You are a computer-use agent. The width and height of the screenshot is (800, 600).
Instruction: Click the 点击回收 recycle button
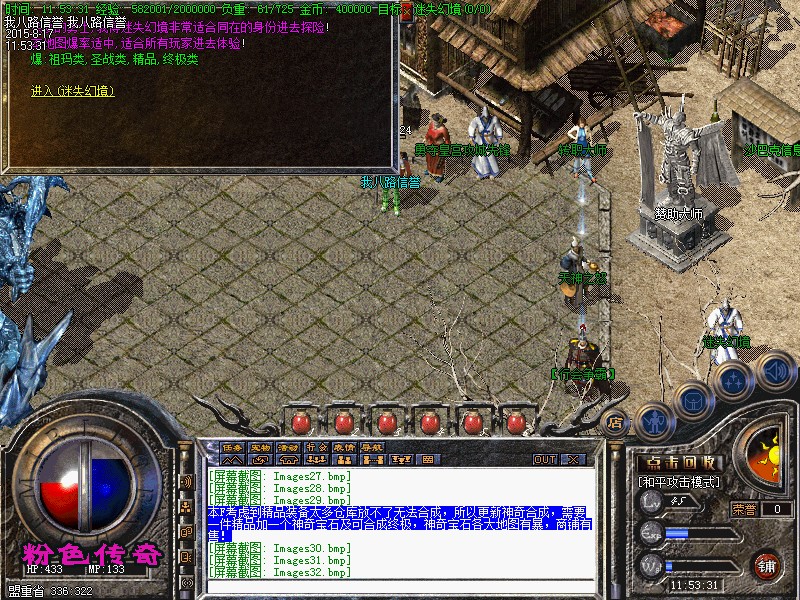click(681, 463)
